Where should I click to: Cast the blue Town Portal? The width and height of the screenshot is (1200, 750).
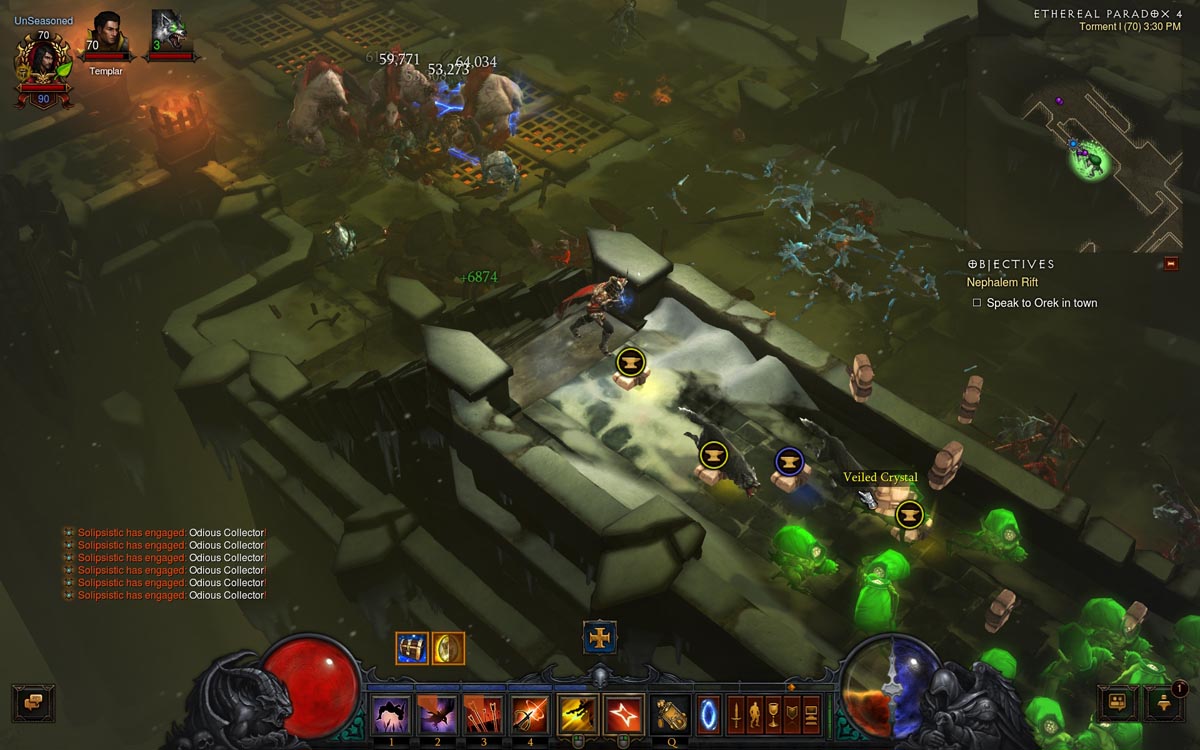[x=708, y=713]
